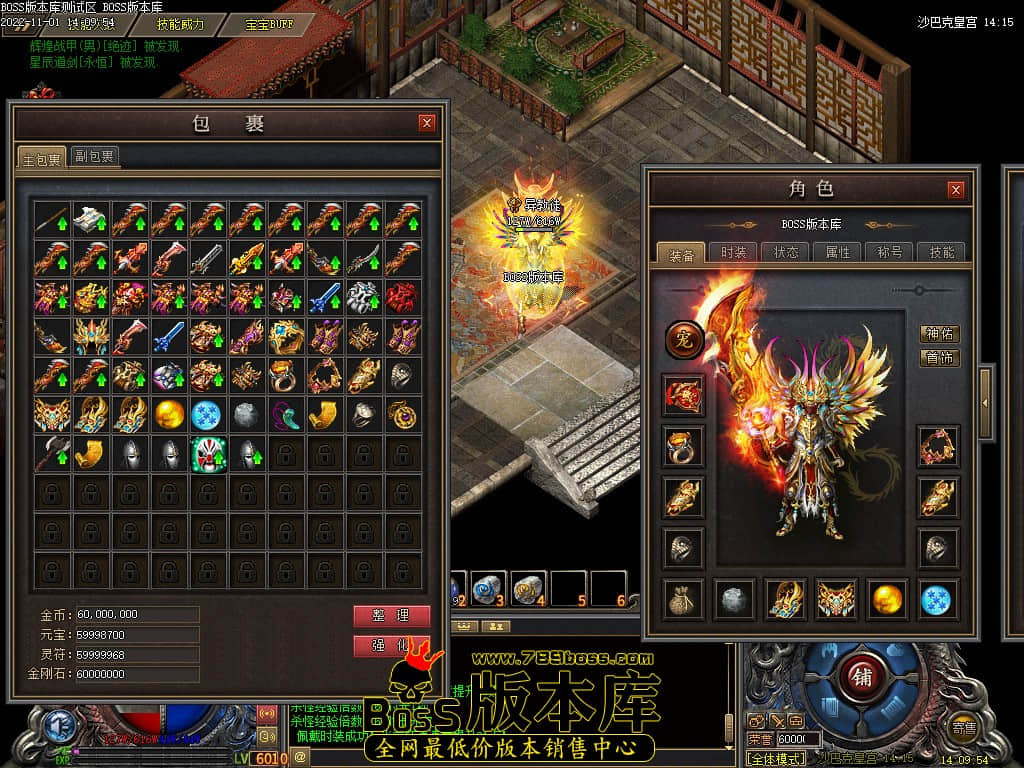View the 技能 skills tab
Viewport: 1024px width, 768px height.
point(942,252)
